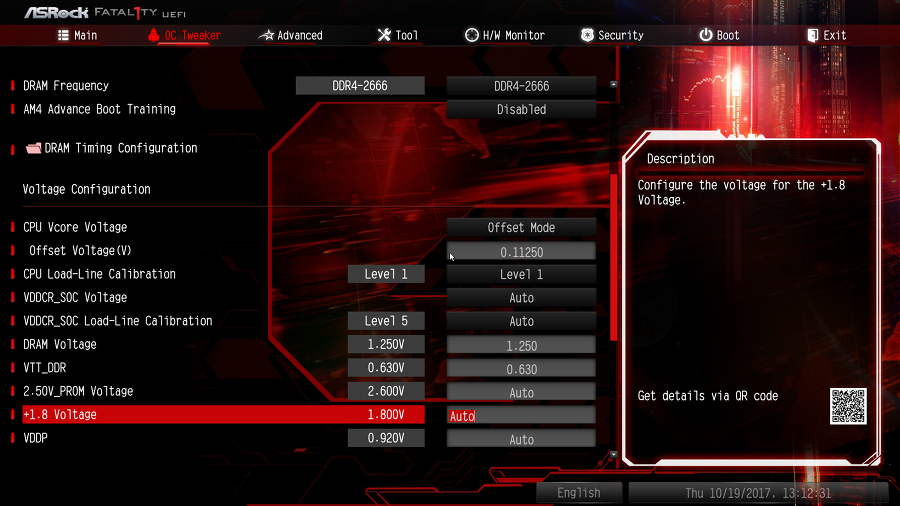Show the H/W Monitor tab

pos(504,35)
